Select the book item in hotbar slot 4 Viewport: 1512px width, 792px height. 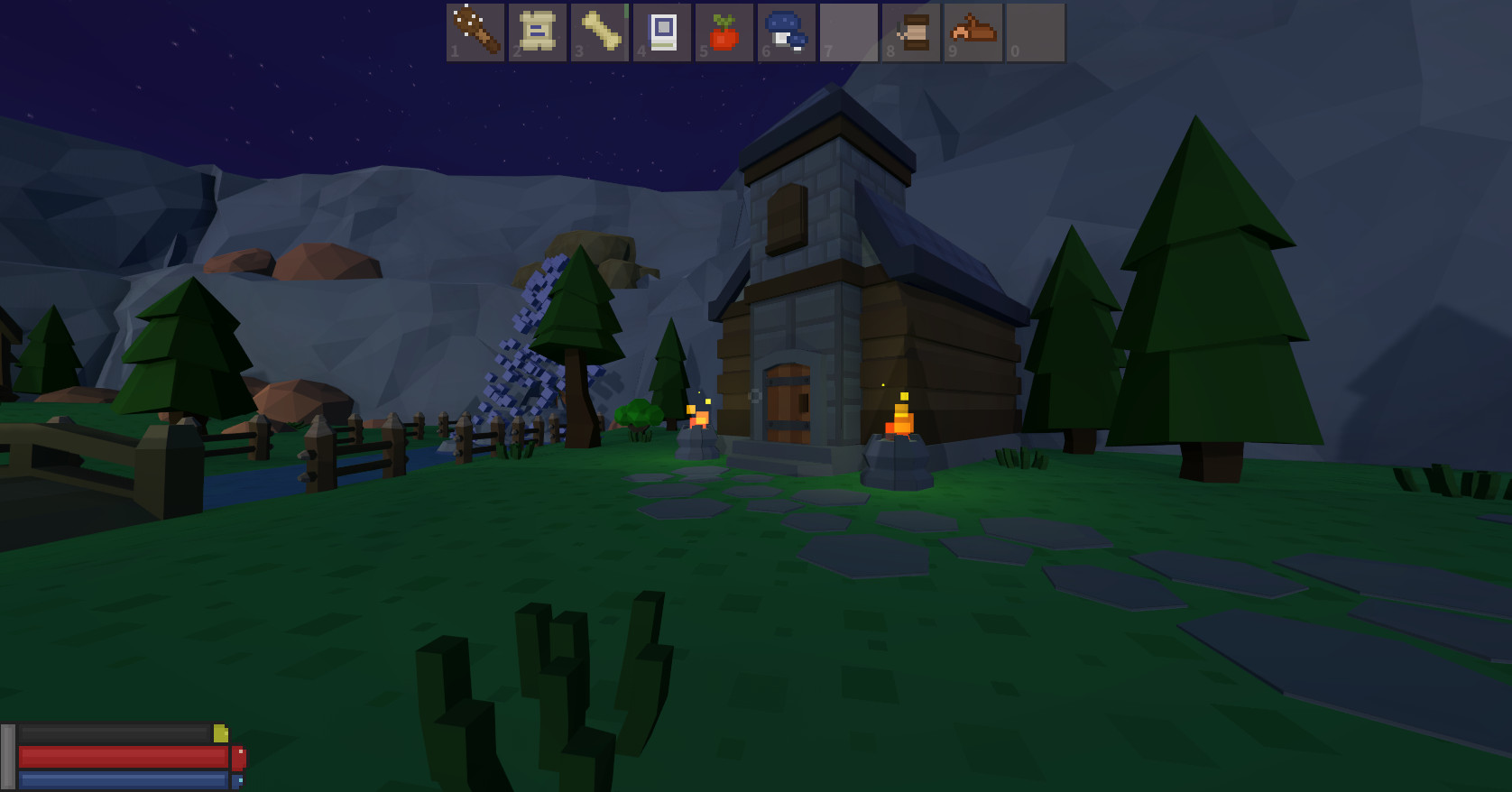point(662,32)
